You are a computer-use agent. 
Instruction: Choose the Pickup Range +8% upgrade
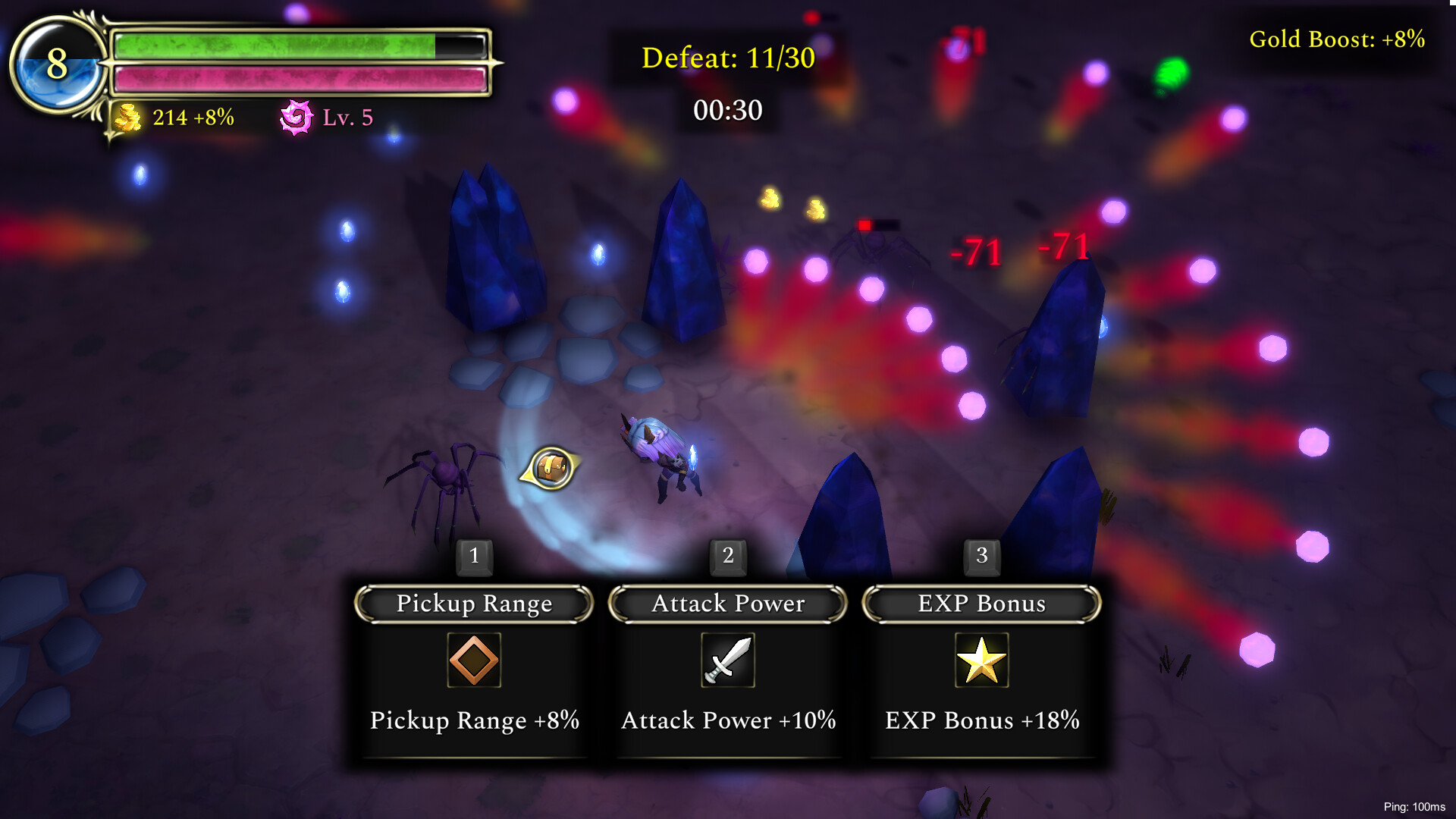[x=473, y=720]
